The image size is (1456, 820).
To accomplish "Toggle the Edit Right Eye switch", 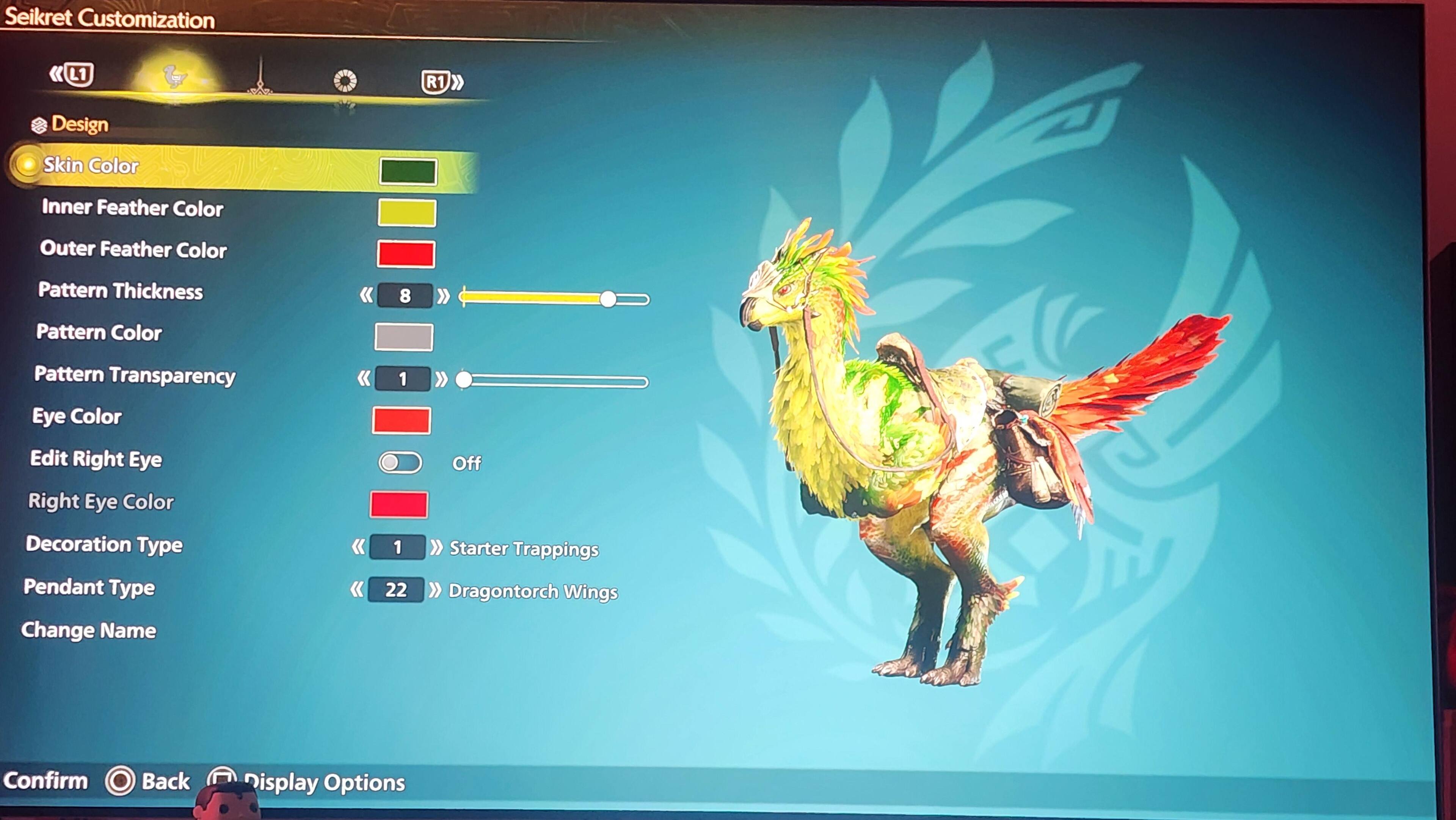I will point(400,463).
